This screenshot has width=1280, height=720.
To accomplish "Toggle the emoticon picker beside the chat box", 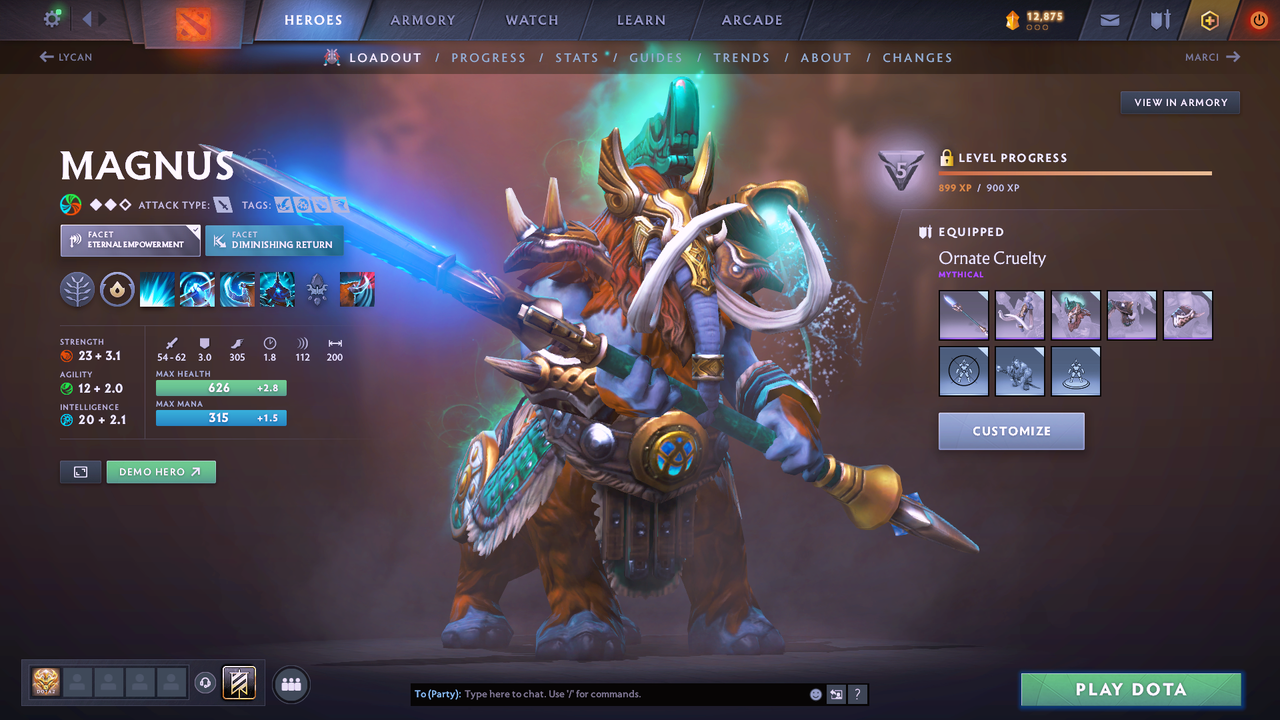I will (x=814, y=693).
